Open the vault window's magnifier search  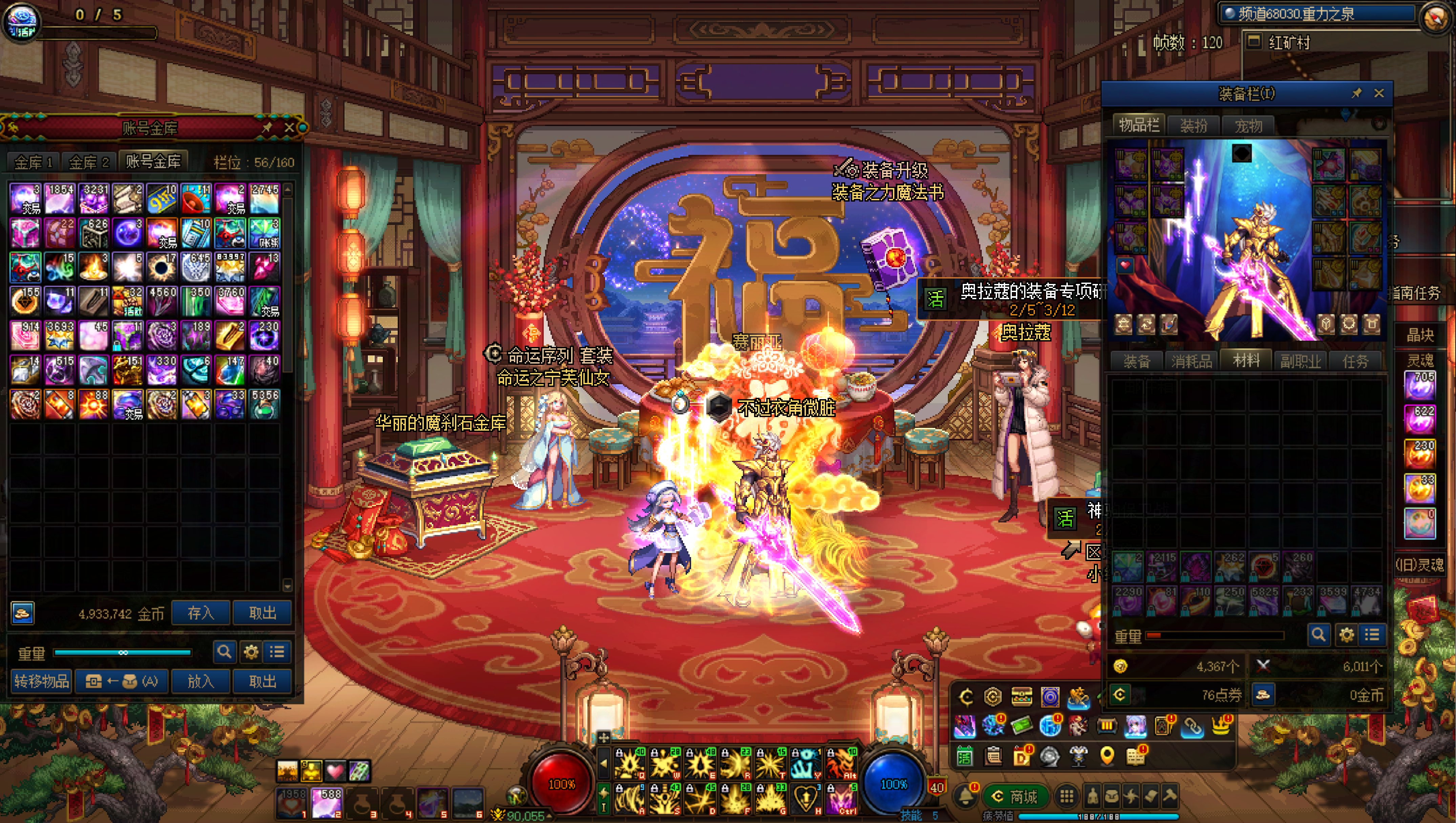click(224, 652)
